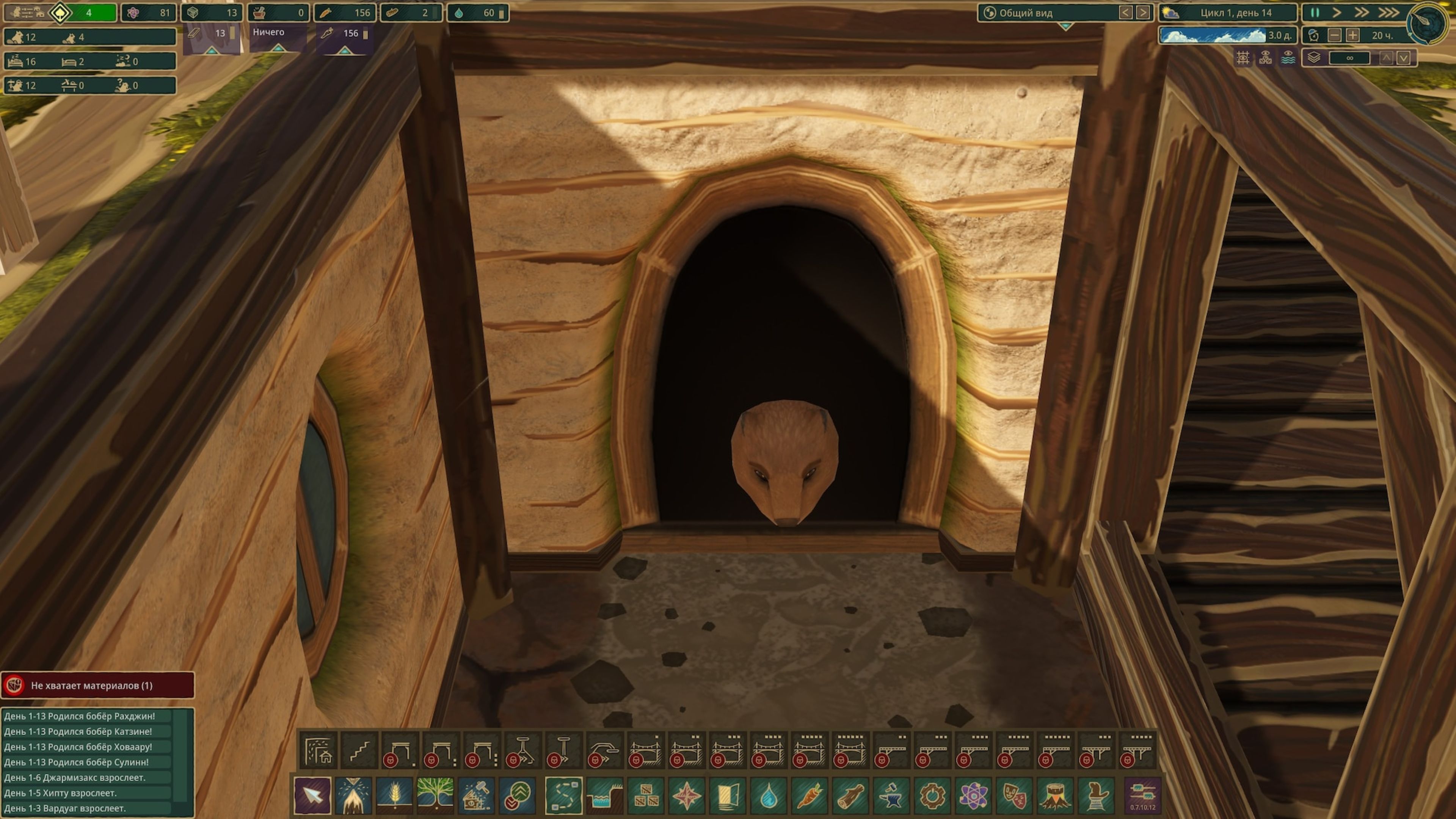
Task: Open the wood log building category
Action: coord(850,795)
